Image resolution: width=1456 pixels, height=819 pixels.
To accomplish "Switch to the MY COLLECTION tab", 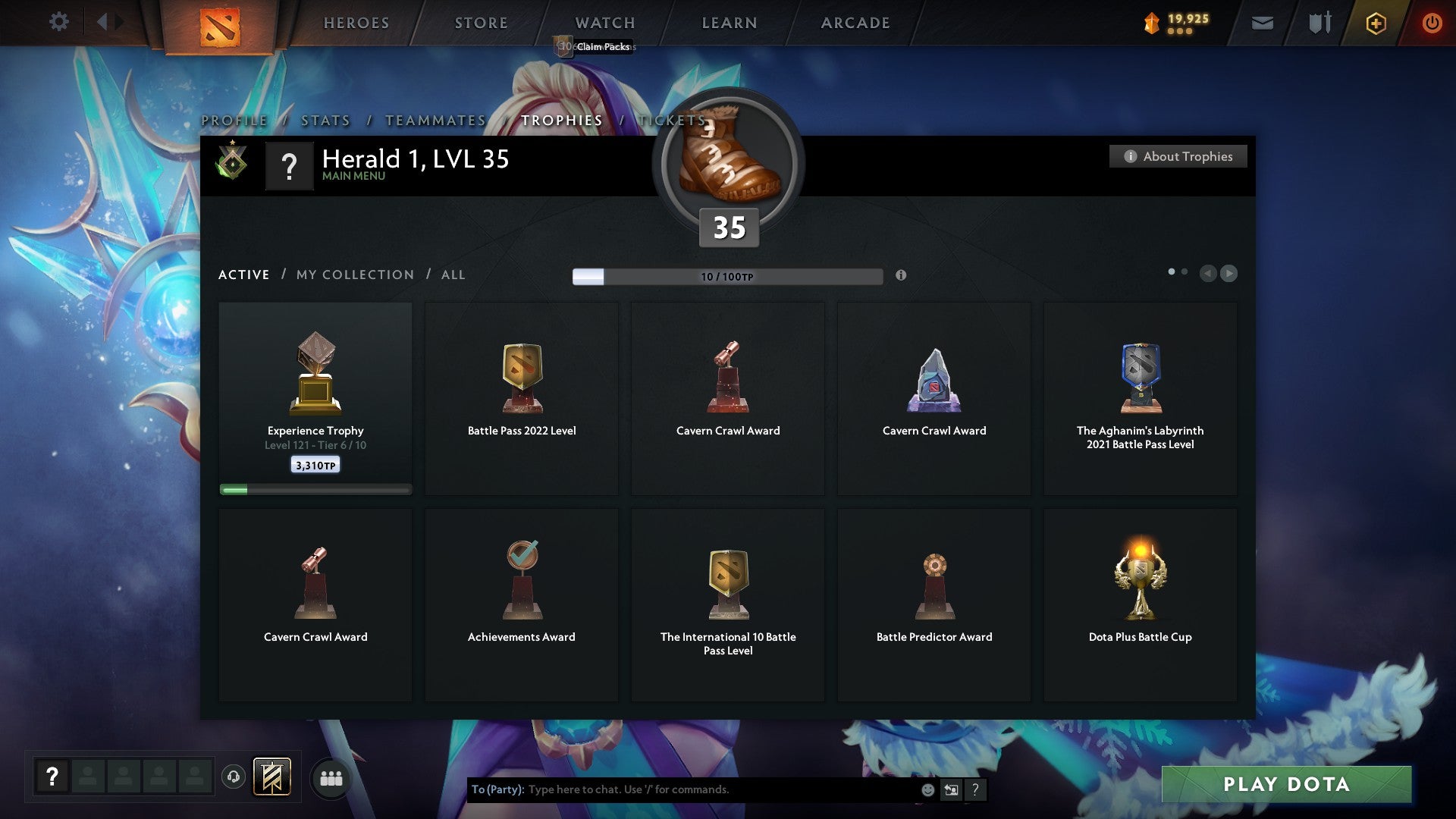I will 354,275.
